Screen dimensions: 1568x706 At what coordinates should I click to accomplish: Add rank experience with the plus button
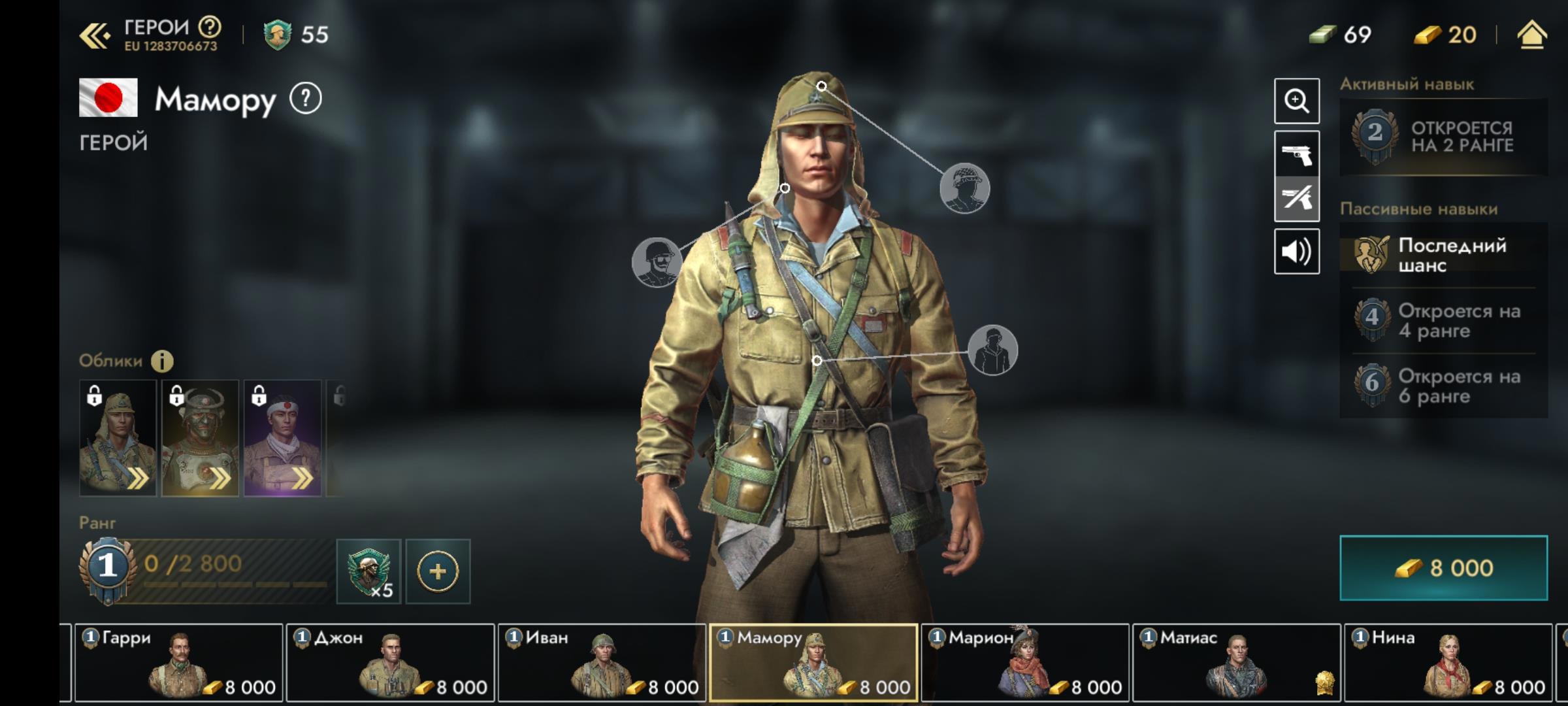438,571
